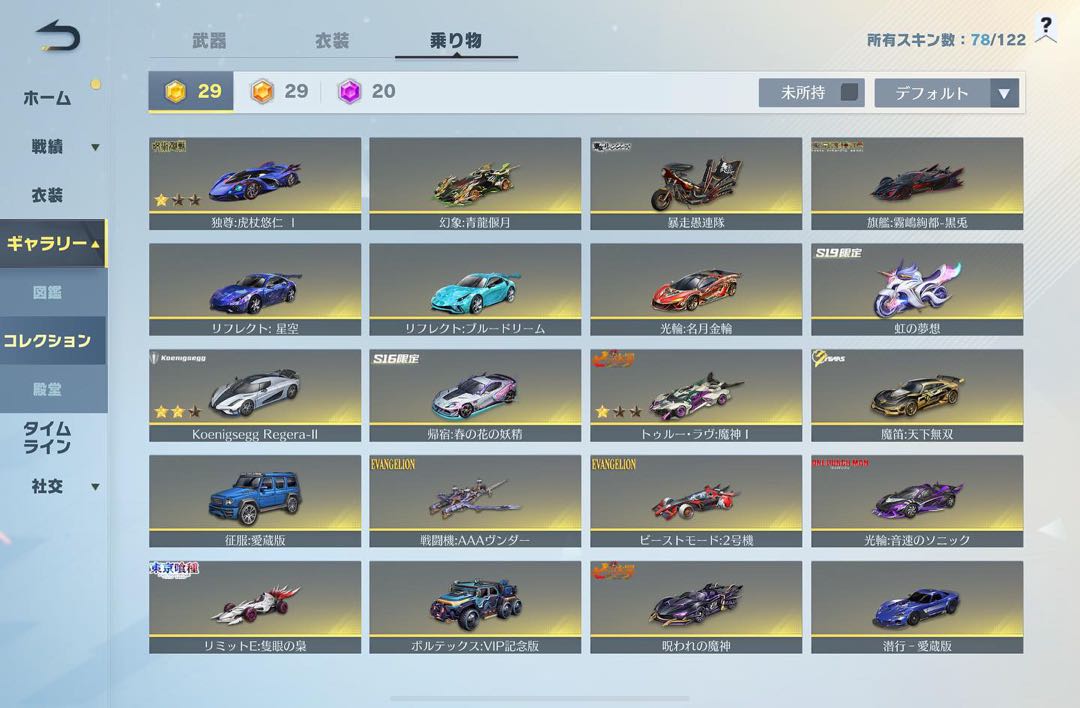
Task: Select the ボルテックス:VIP記念版 skin
Action: pyautogui.click(x=475, y=608)
